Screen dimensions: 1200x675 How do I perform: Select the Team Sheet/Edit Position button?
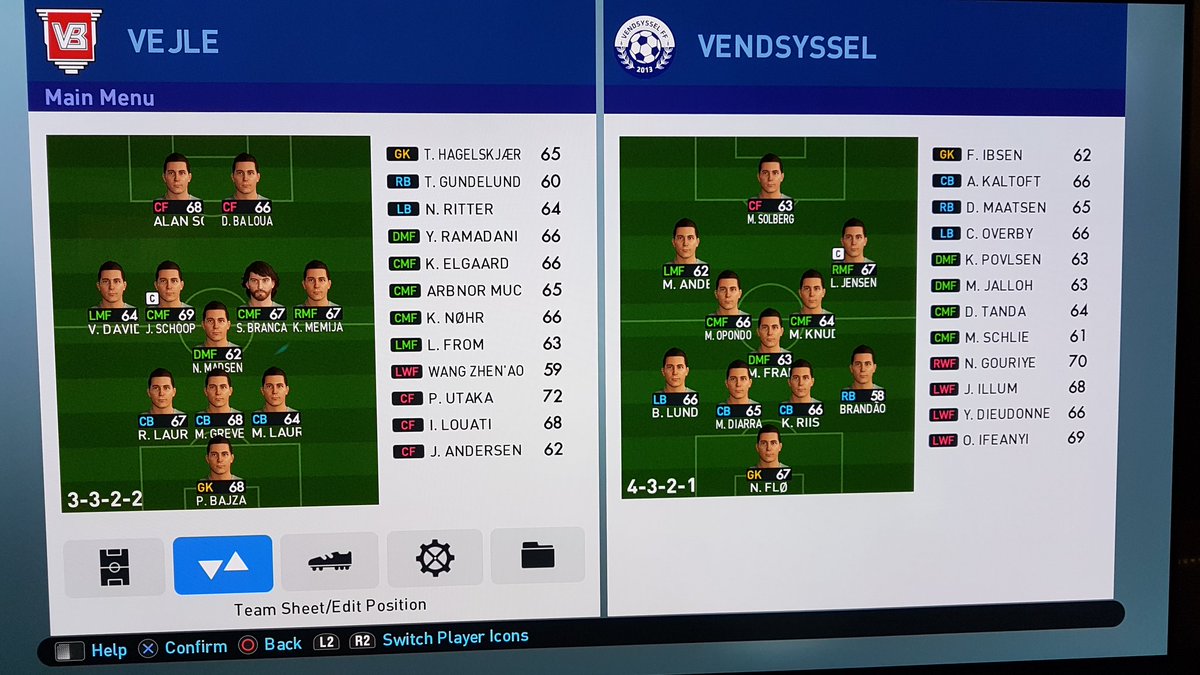223,565
